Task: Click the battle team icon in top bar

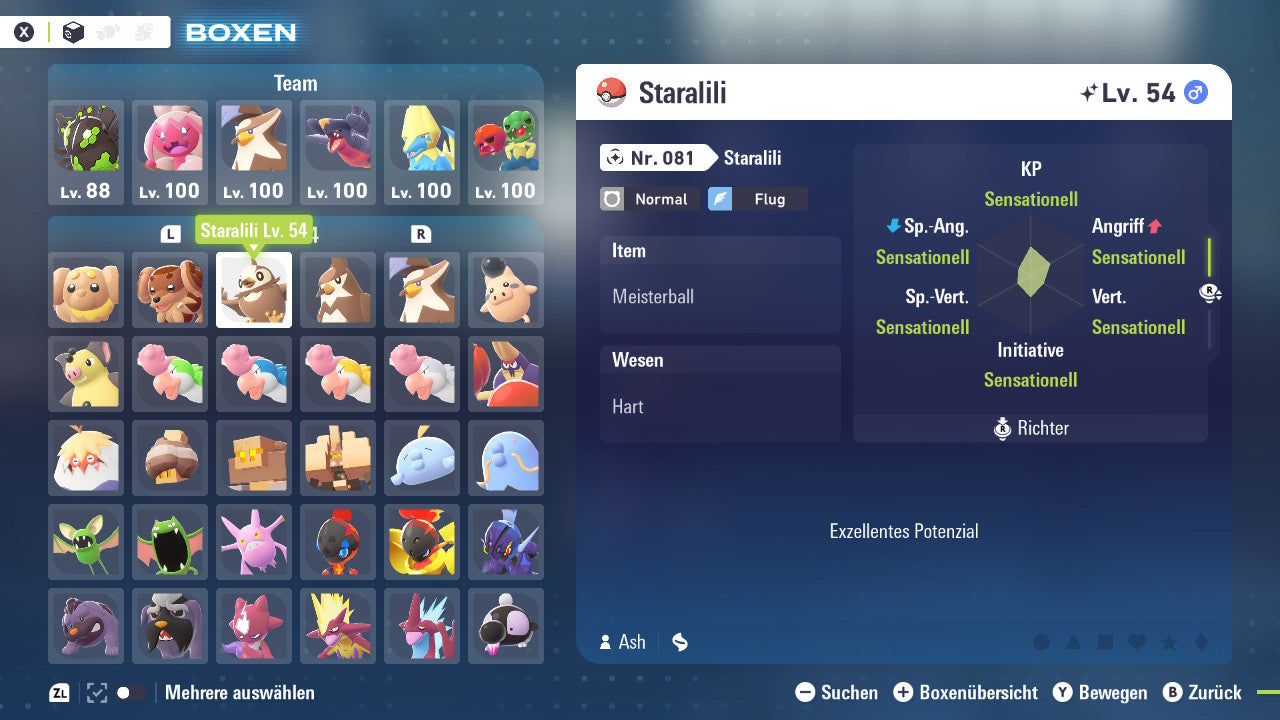Action: point(142,30)
